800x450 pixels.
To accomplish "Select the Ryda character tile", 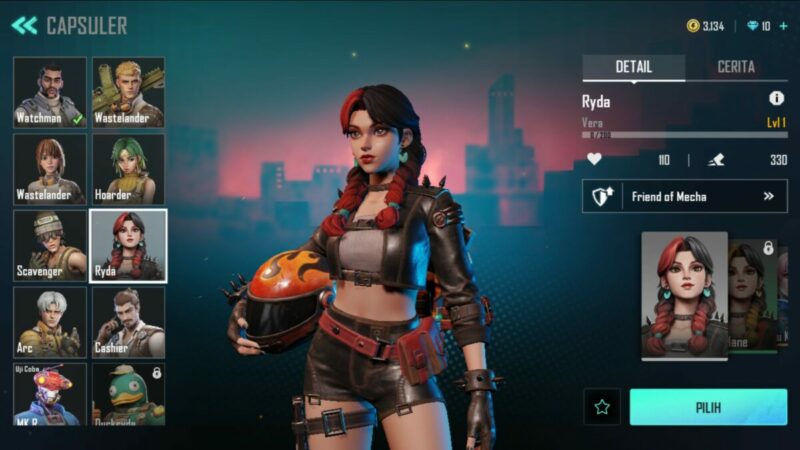I will (129, 245).
